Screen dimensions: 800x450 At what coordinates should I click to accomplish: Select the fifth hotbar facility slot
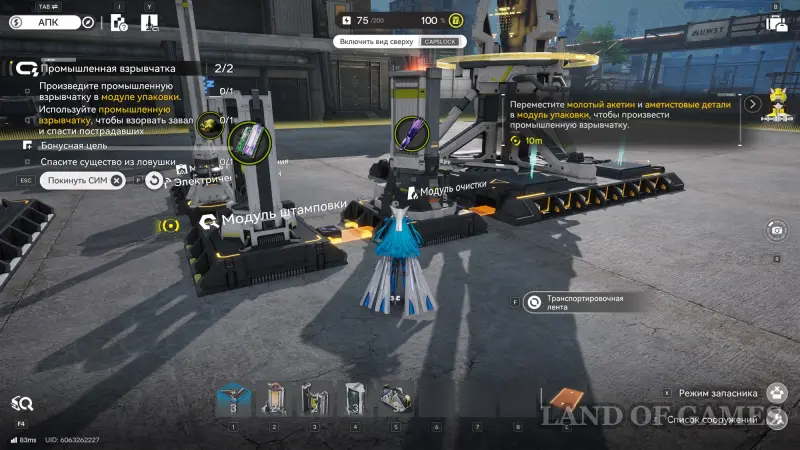[x=396, y=399]
